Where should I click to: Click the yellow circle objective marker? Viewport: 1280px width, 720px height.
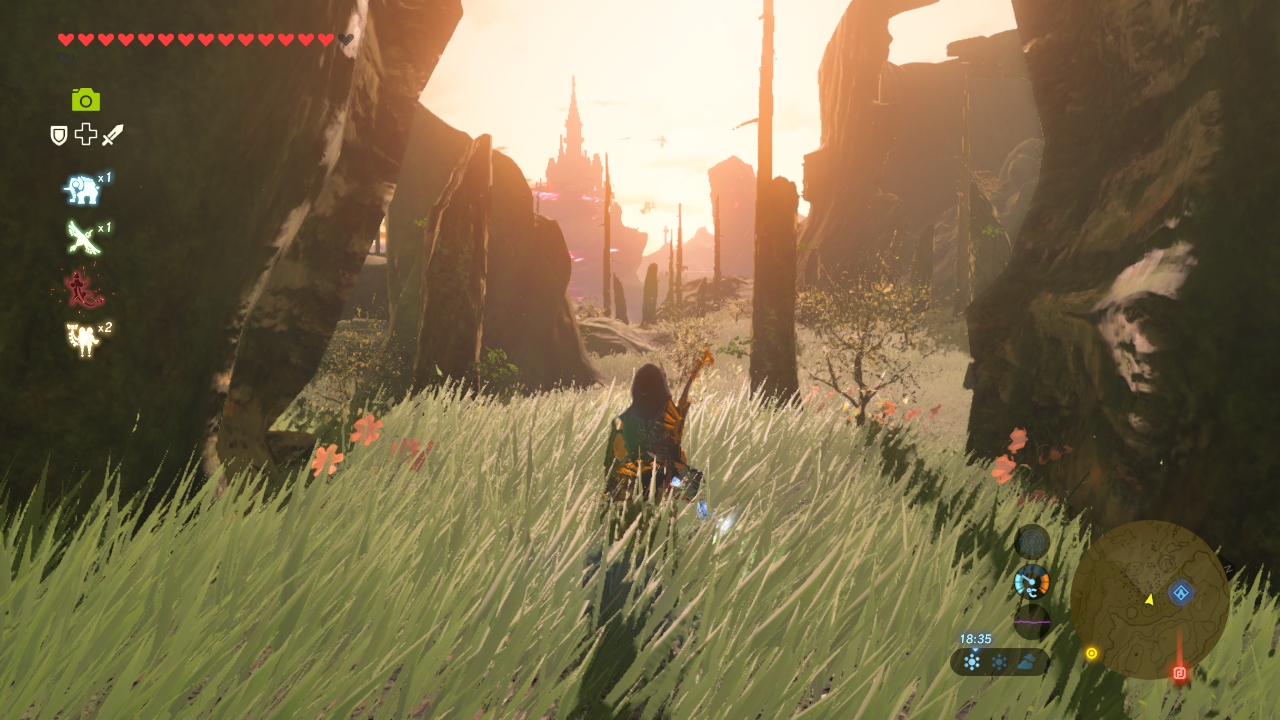point(1091,653)
